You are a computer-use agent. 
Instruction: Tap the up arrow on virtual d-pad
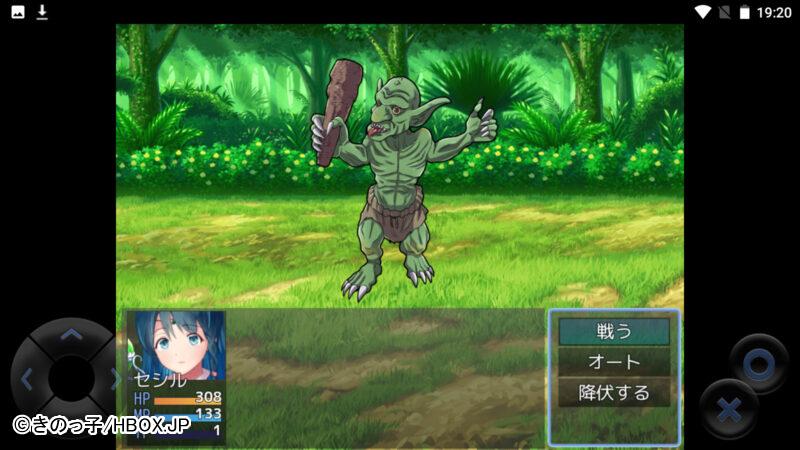(x=70, y=336)
